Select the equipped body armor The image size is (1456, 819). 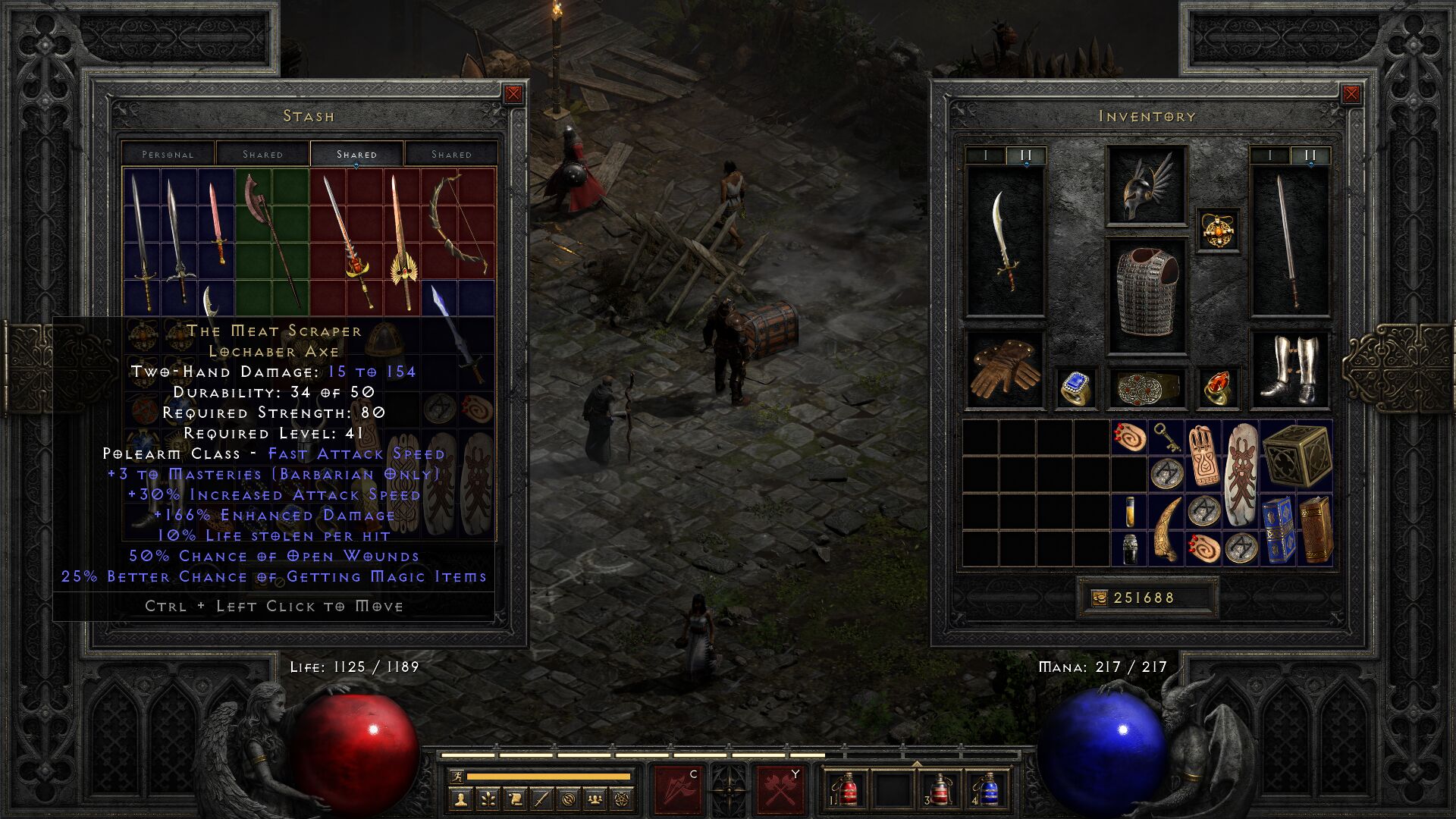(x=1146, y=294)
